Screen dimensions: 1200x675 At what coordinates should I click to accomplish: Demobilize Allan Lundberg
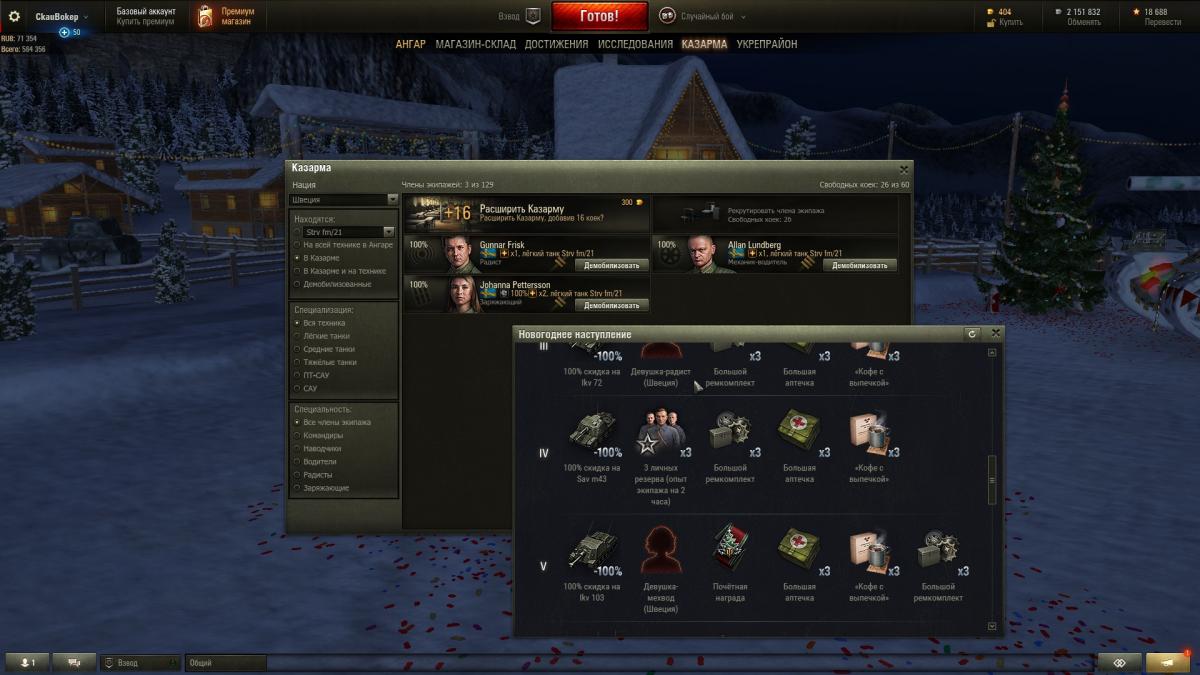[859, 265]
